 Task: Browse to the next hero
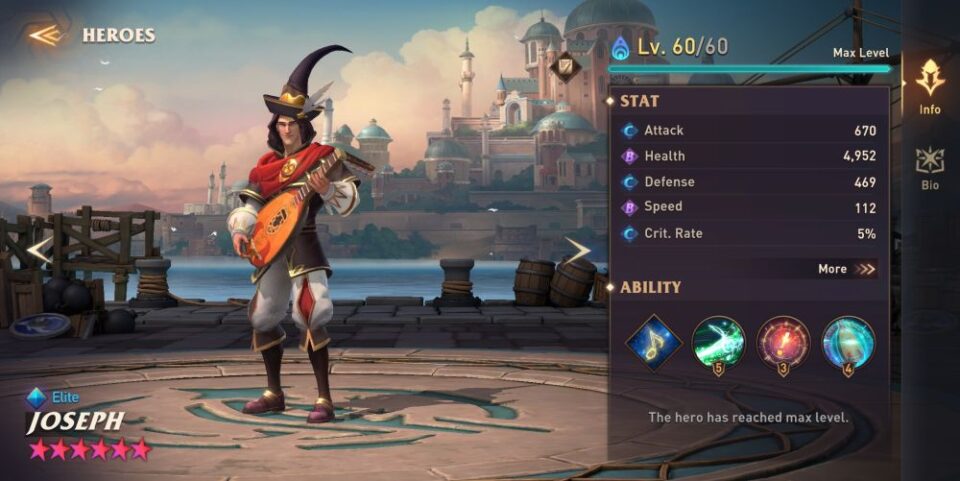tap(578, 250)
